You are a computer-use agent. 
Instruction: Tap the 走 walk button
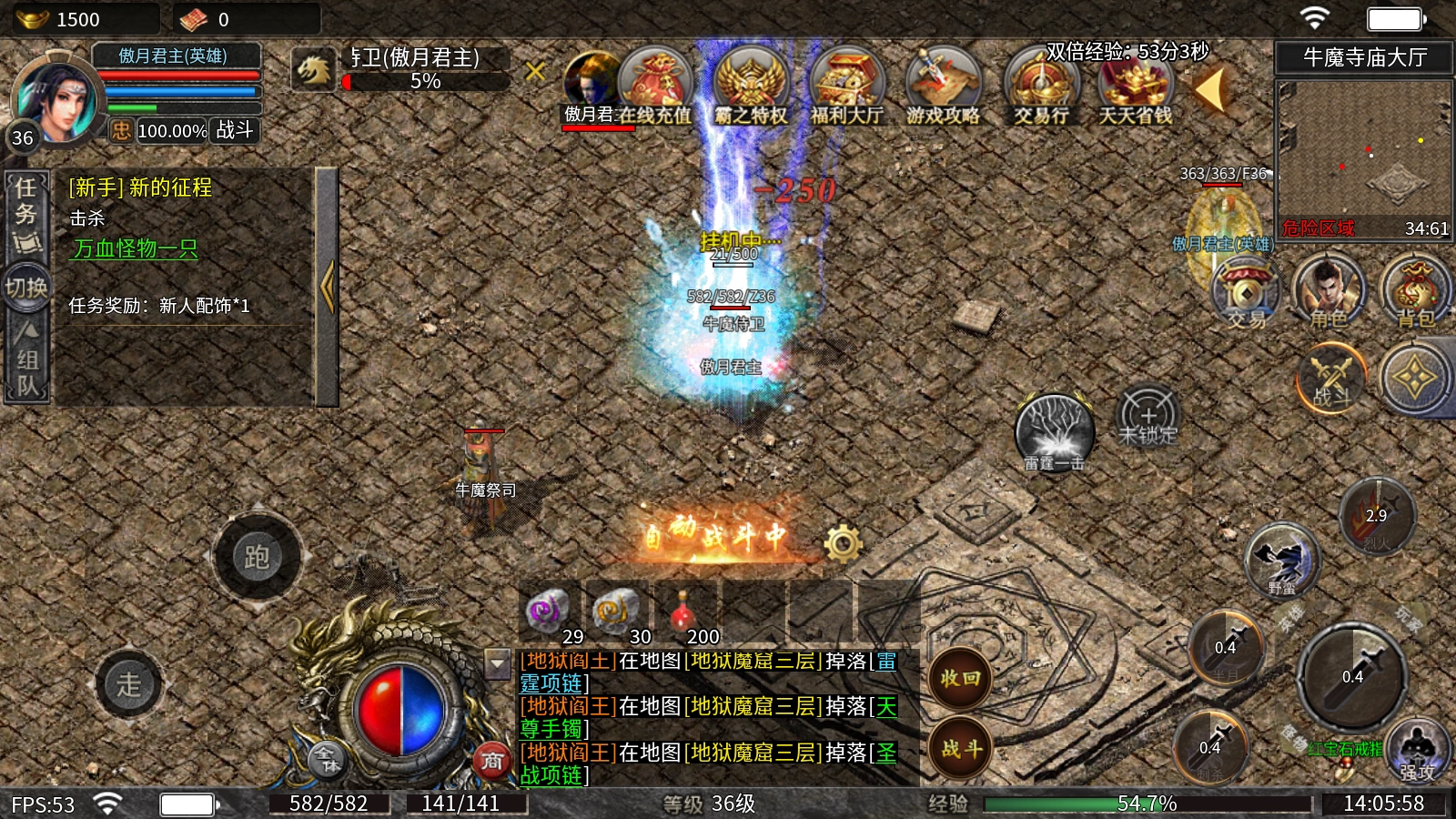point(128,684)
